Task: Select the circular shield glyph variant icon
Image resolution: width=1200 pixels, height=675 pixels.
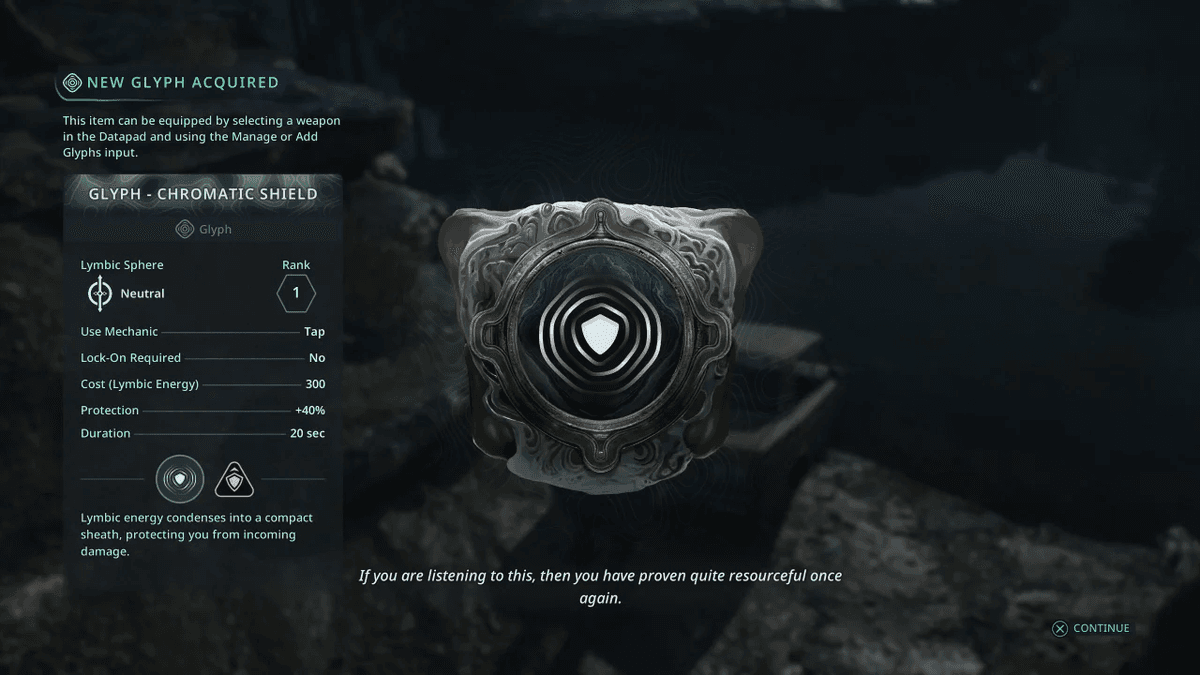Action: click(x=180, y=480)
